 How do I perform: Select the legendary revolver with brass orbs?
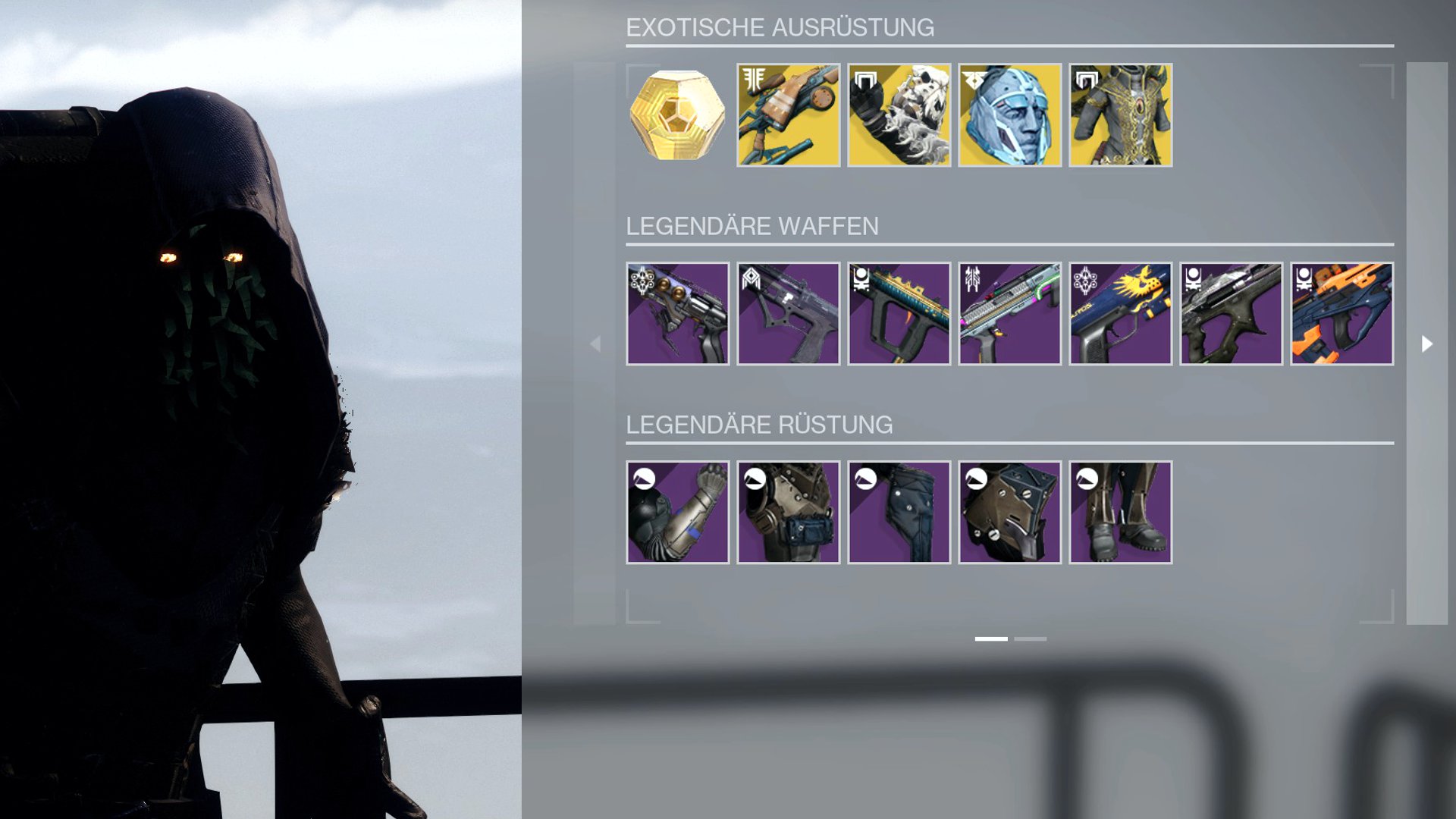(x=677, y=314)
